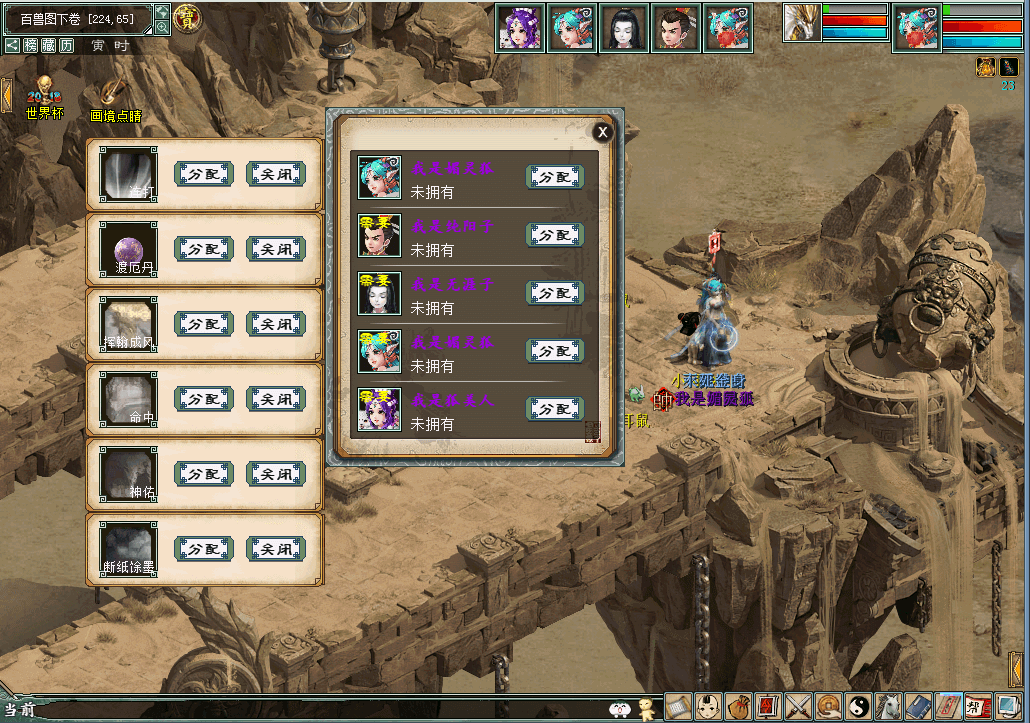Image resolution: width=1030 pixels, height=723 pixels.
Task: Click 分配 in the 渡厄丹 loot row
Action: [204, 249]
